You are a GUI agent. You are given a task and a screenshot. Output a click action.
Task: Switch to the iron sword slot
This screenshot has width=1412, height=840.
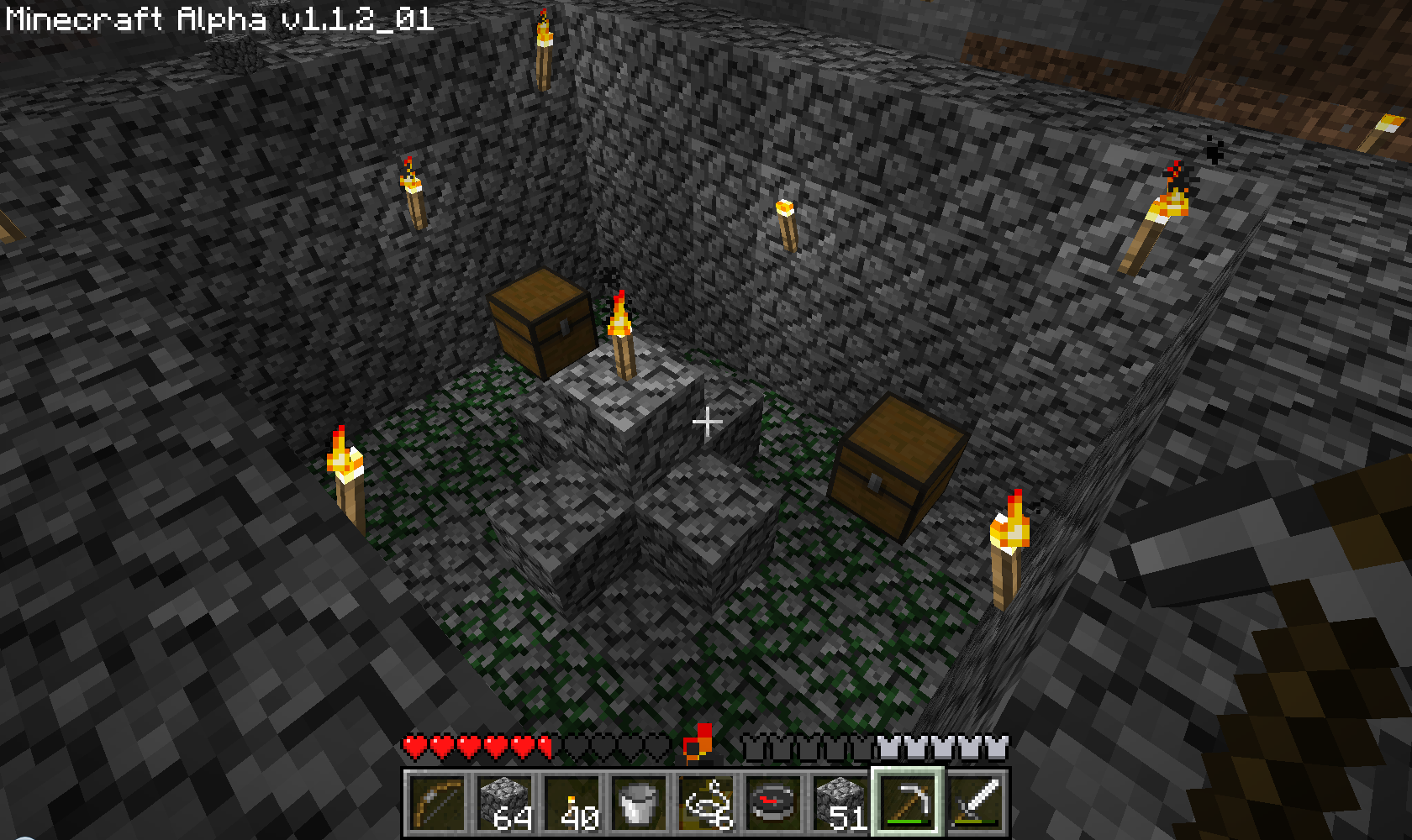[975, 804]
